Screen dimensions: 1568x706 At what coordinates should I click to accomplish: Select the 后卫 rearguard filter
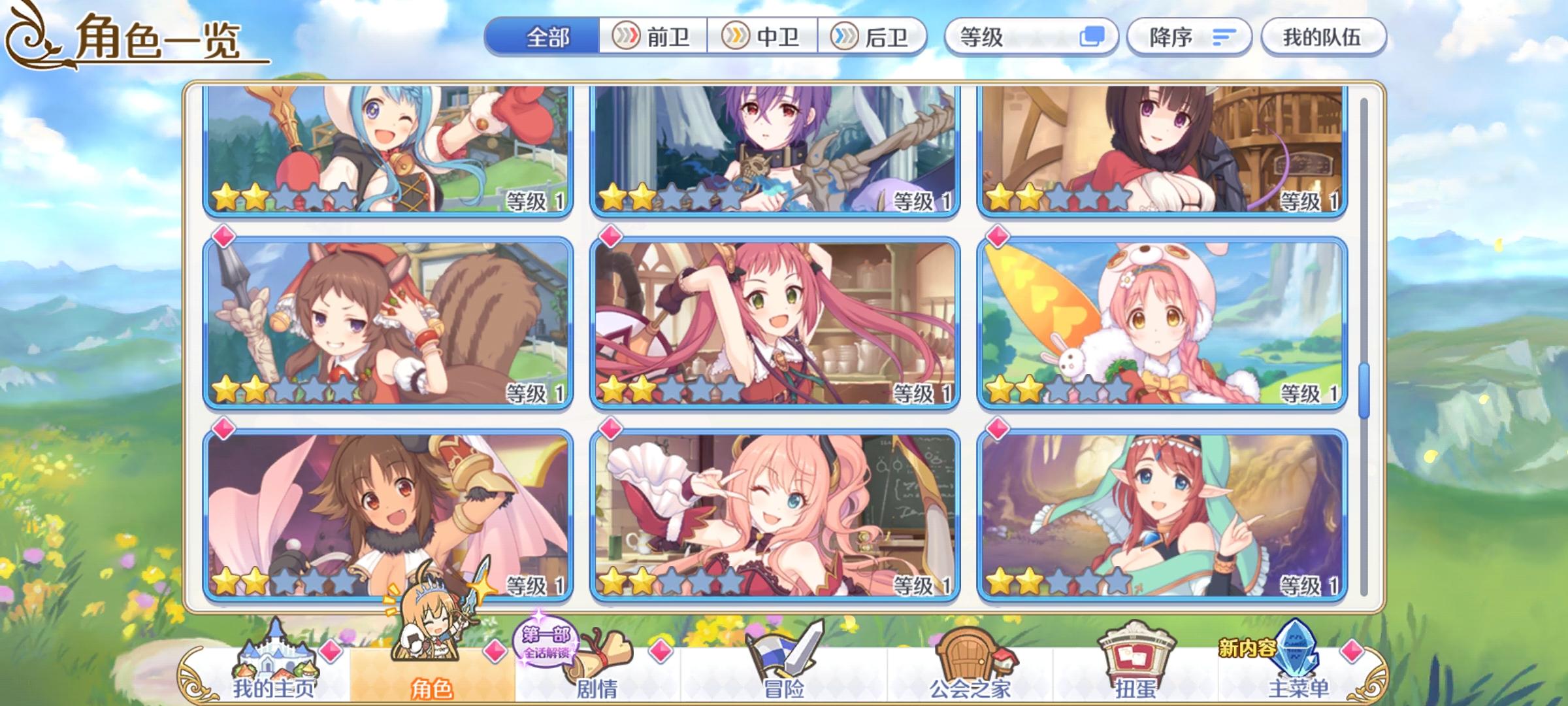point(875,37)
